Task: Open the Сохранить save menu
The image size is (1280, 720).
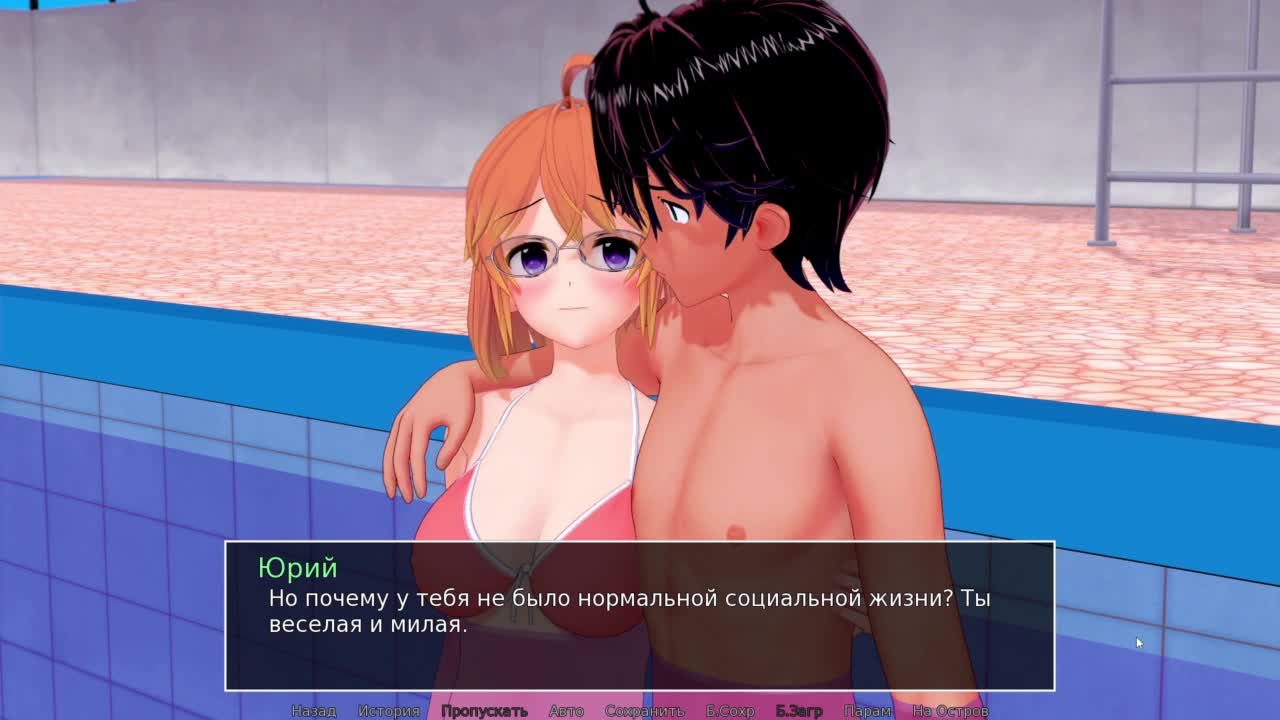Action: tap(644, 711)
